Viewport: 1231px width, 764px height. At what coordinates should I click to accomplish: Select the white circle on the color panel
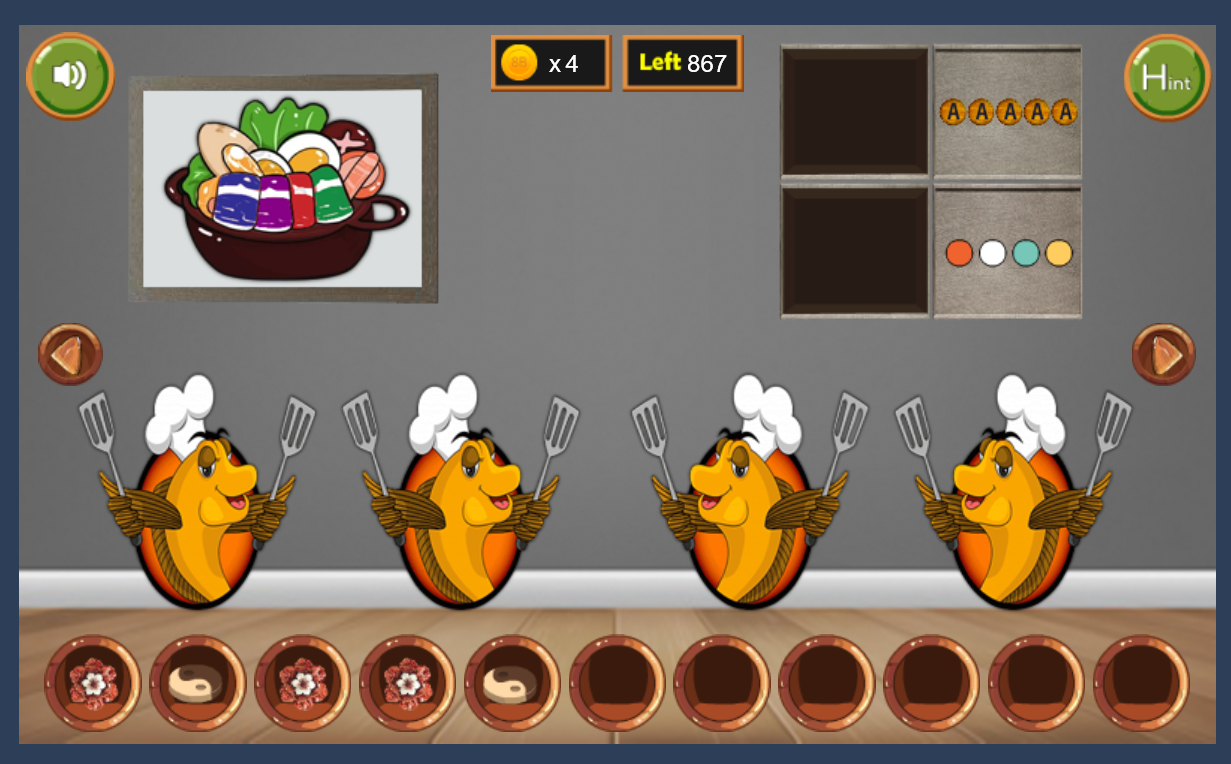(x=992, y=253)
